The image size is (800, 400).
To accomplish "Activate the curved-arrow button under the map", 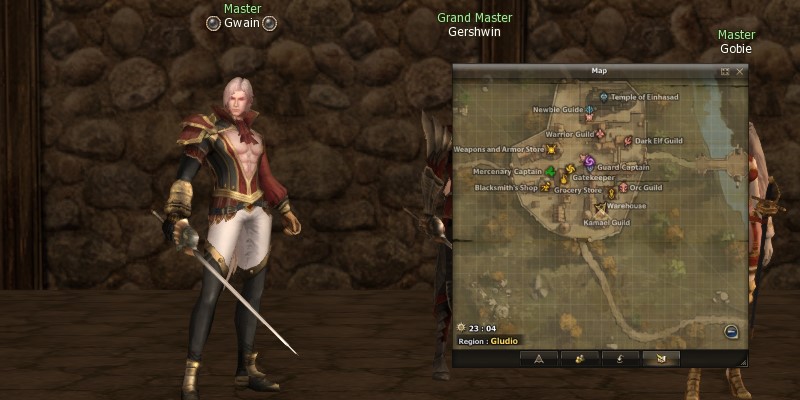I will 619,357.
